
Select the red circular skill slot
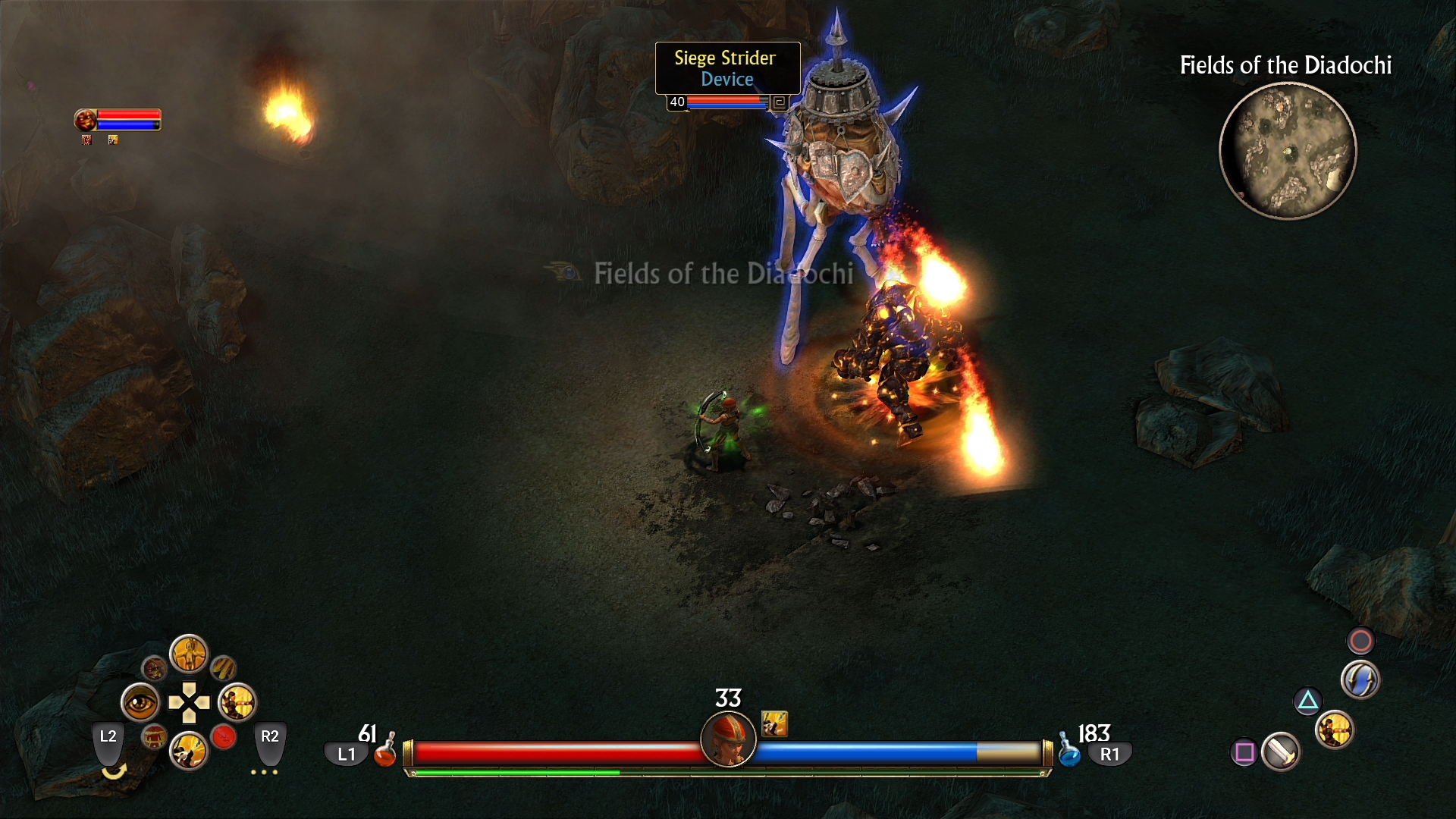click(x=224, y=736)
